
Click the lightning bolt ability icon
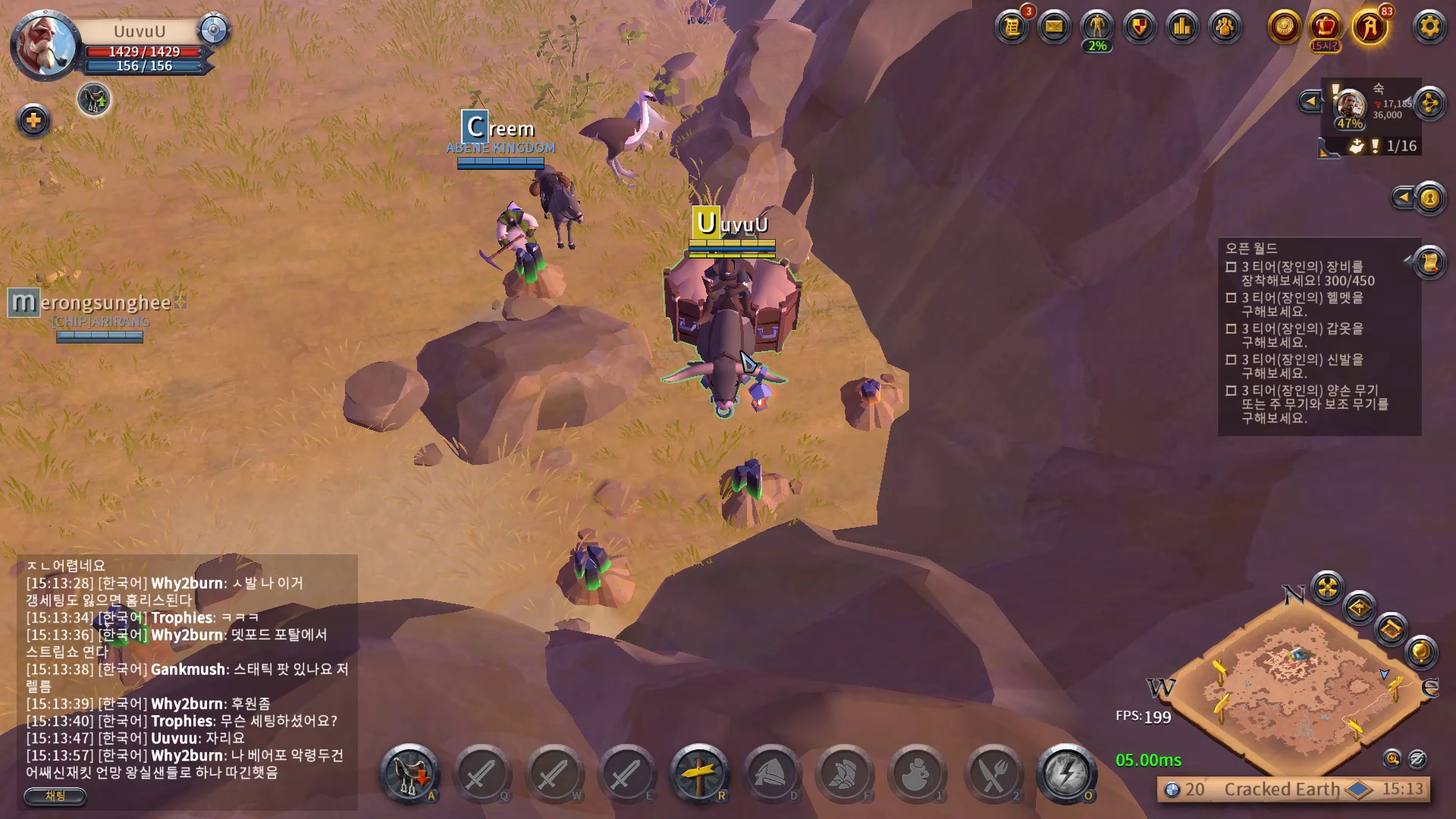(x=1065, y=773)
